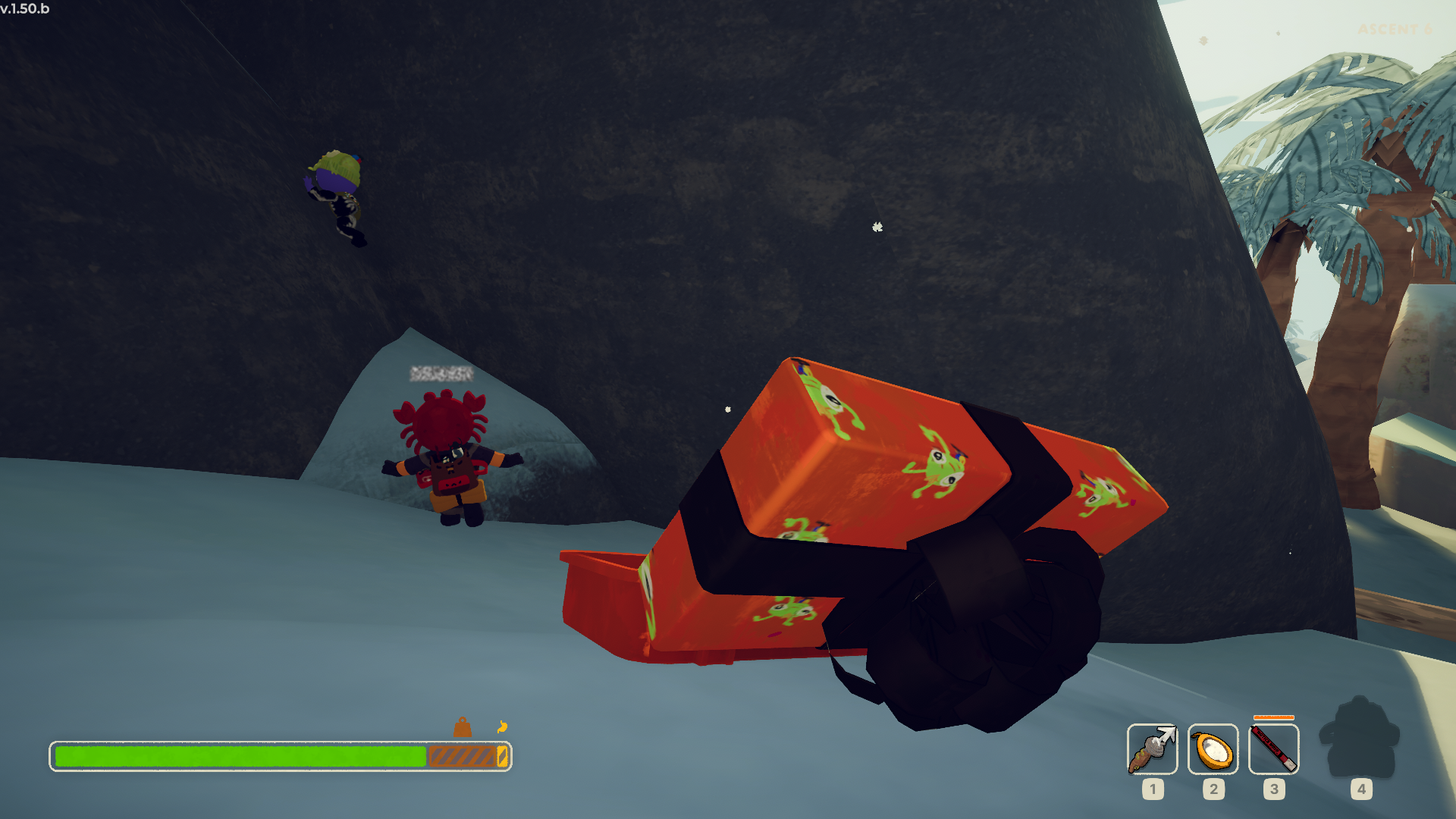Image resolution: width=1456 pixels, height=819 pixels.
Task: Select the red flare stick in slot 3
Action: coord(1273,749)
